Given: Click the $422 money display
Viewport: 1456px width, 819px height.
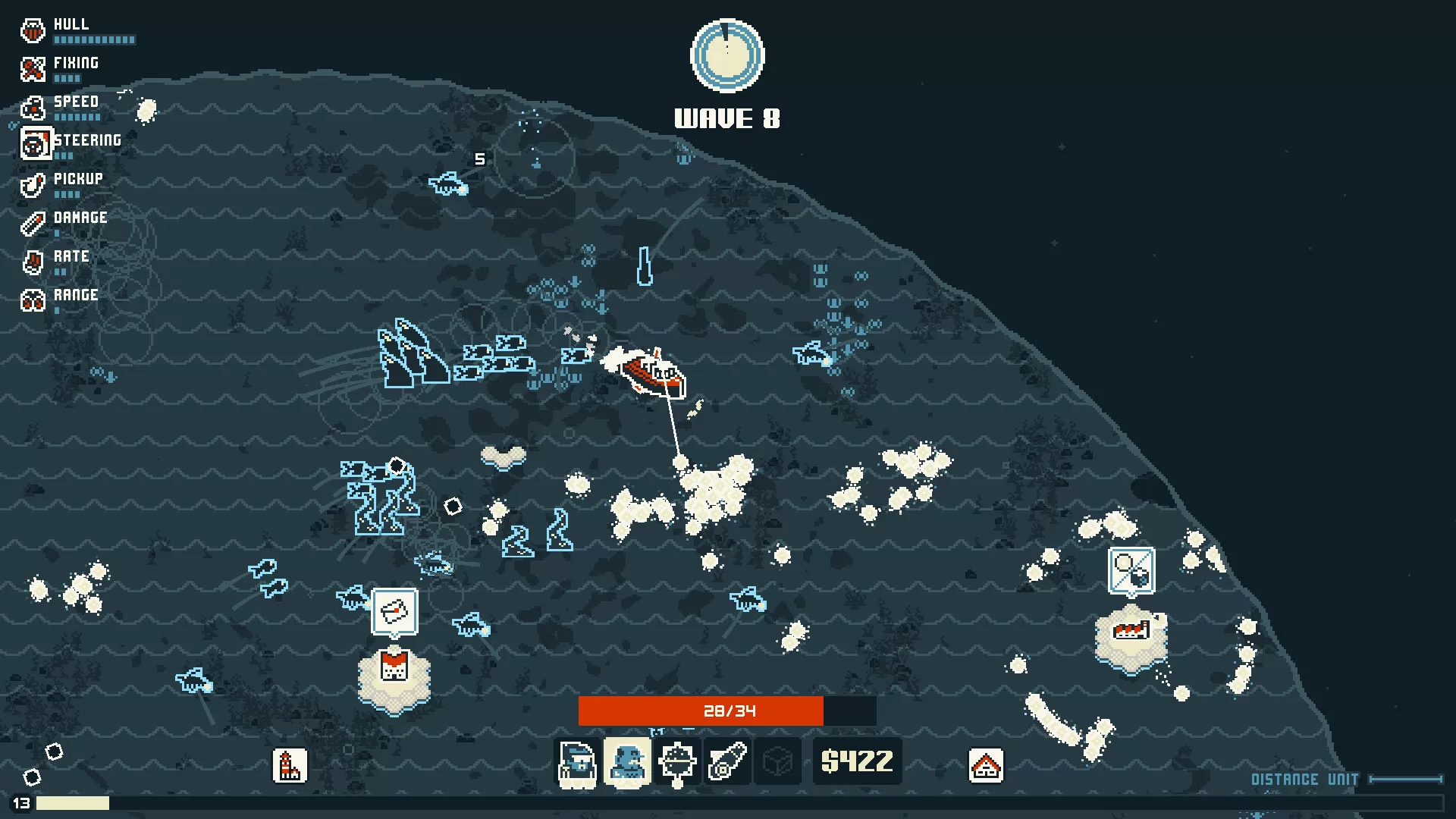Looking at the screenshot, I should pyautogui.click(x=857, y=762).
